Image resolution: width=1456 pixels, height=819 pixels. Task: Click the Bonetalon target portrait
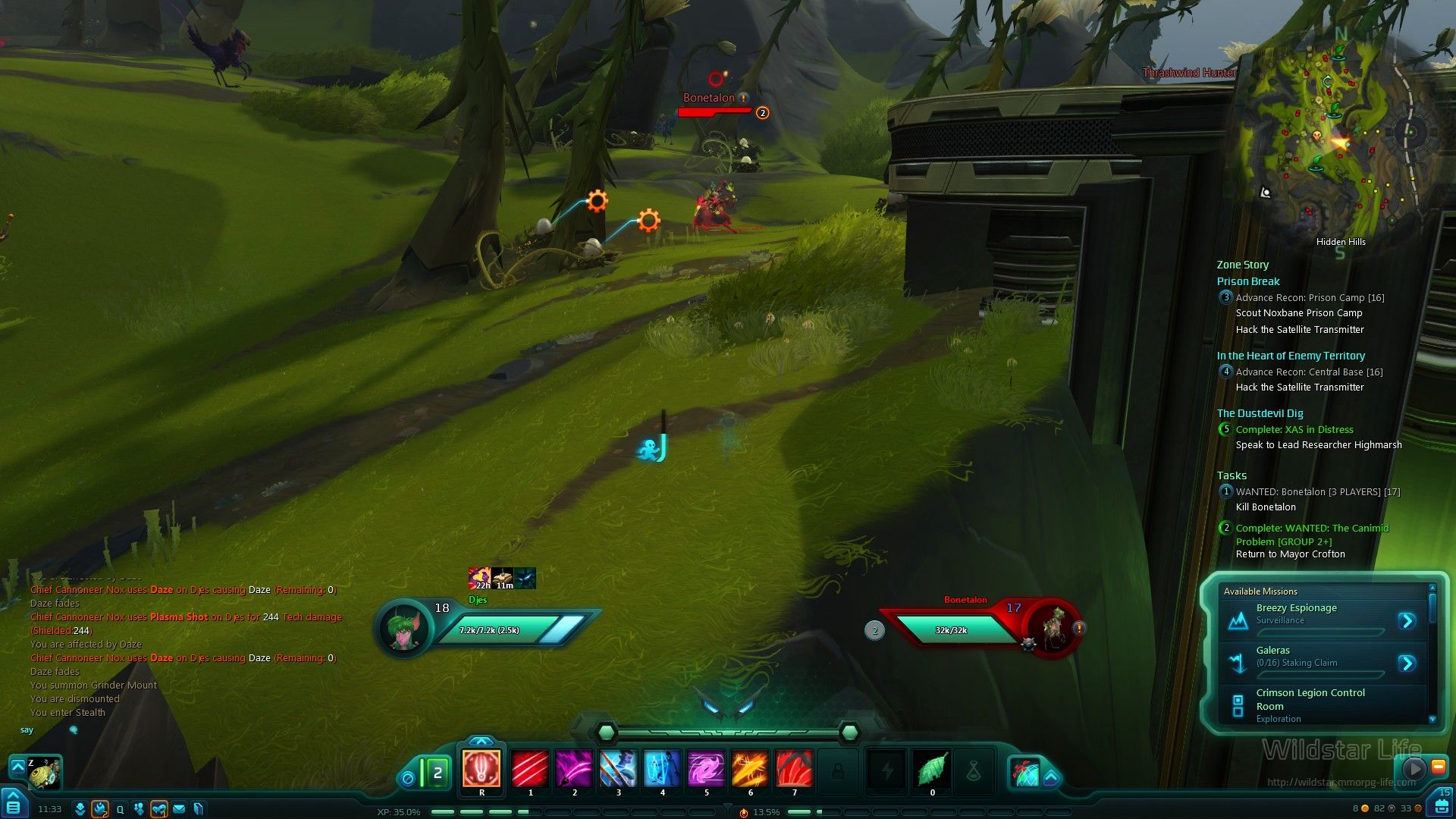pyautogui.click(x=1052, y=628)
